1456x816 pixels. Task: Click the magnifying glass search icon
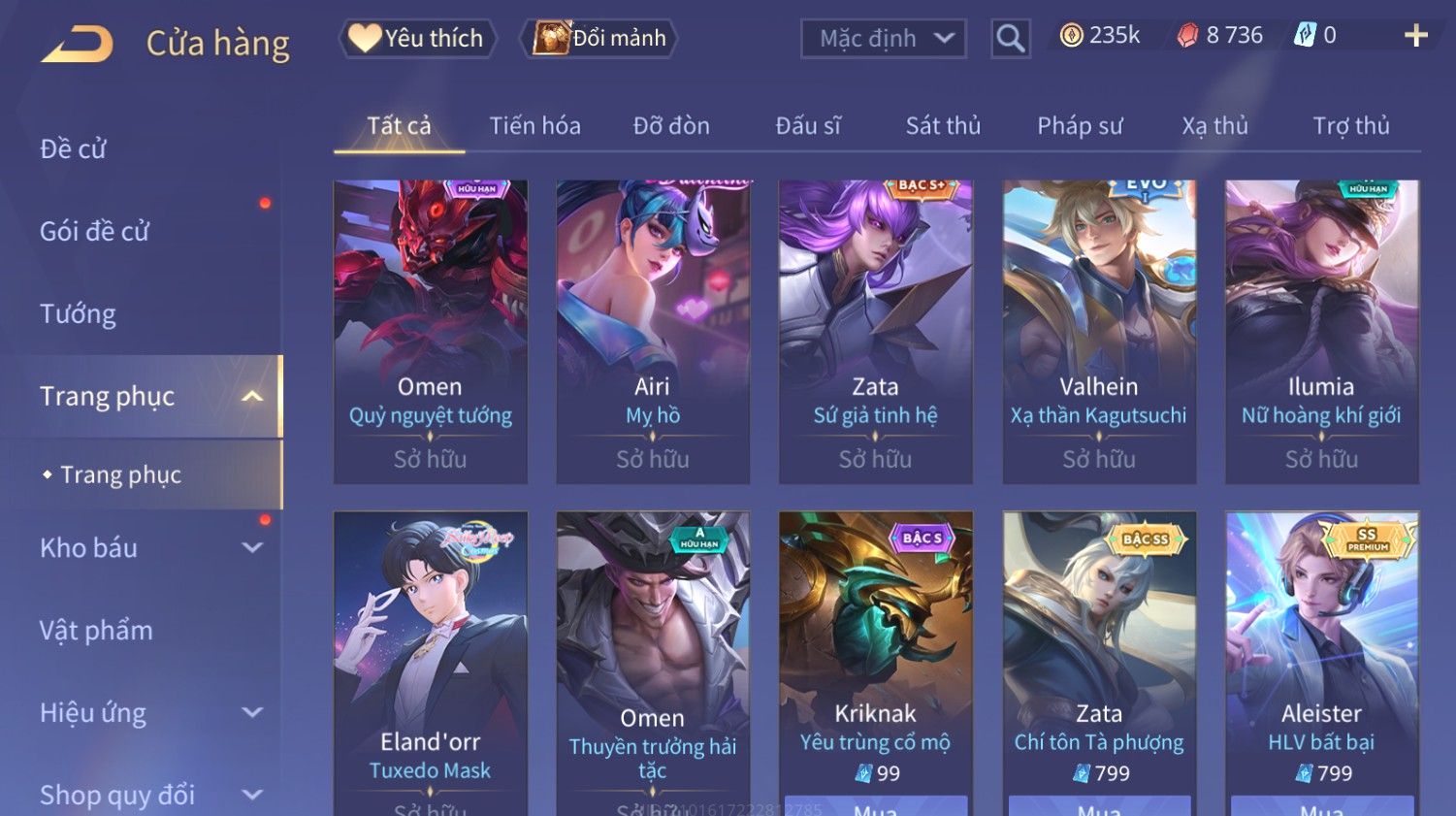[x=1010, y=39]
